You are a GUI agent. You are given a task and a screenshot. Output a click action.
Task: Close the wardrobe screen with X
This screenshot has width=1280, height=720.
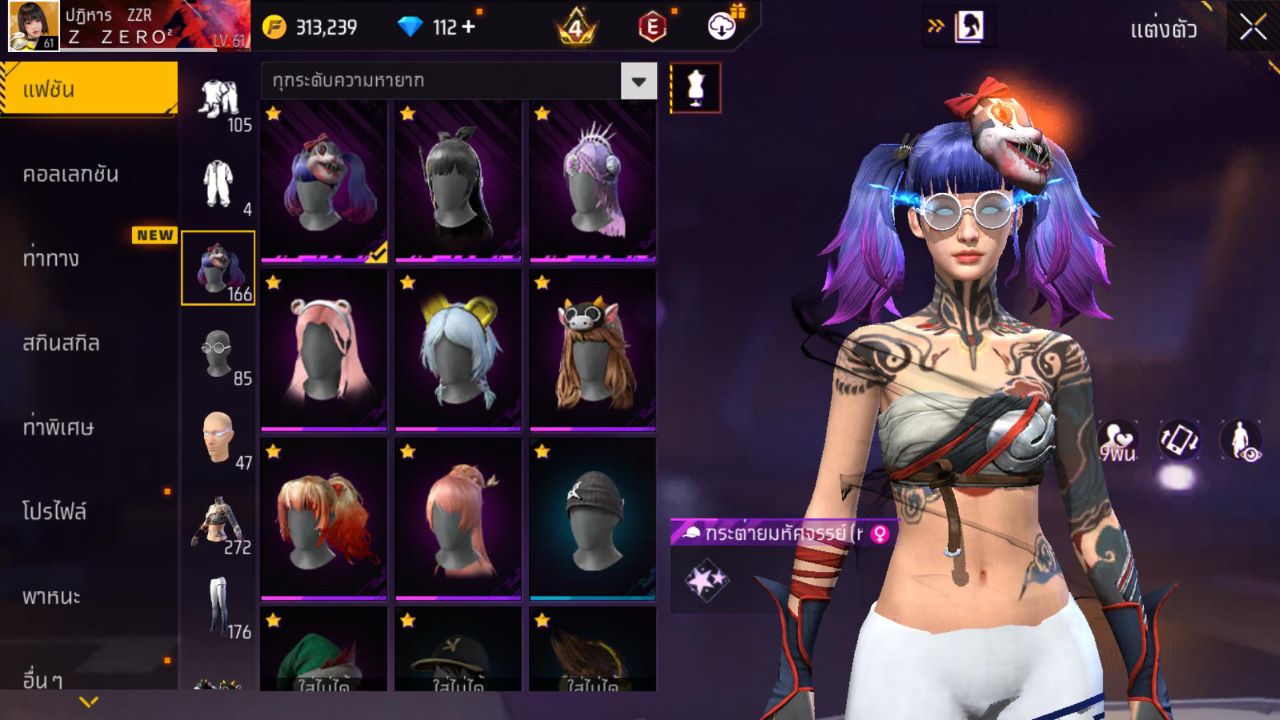pos(1253,28)
